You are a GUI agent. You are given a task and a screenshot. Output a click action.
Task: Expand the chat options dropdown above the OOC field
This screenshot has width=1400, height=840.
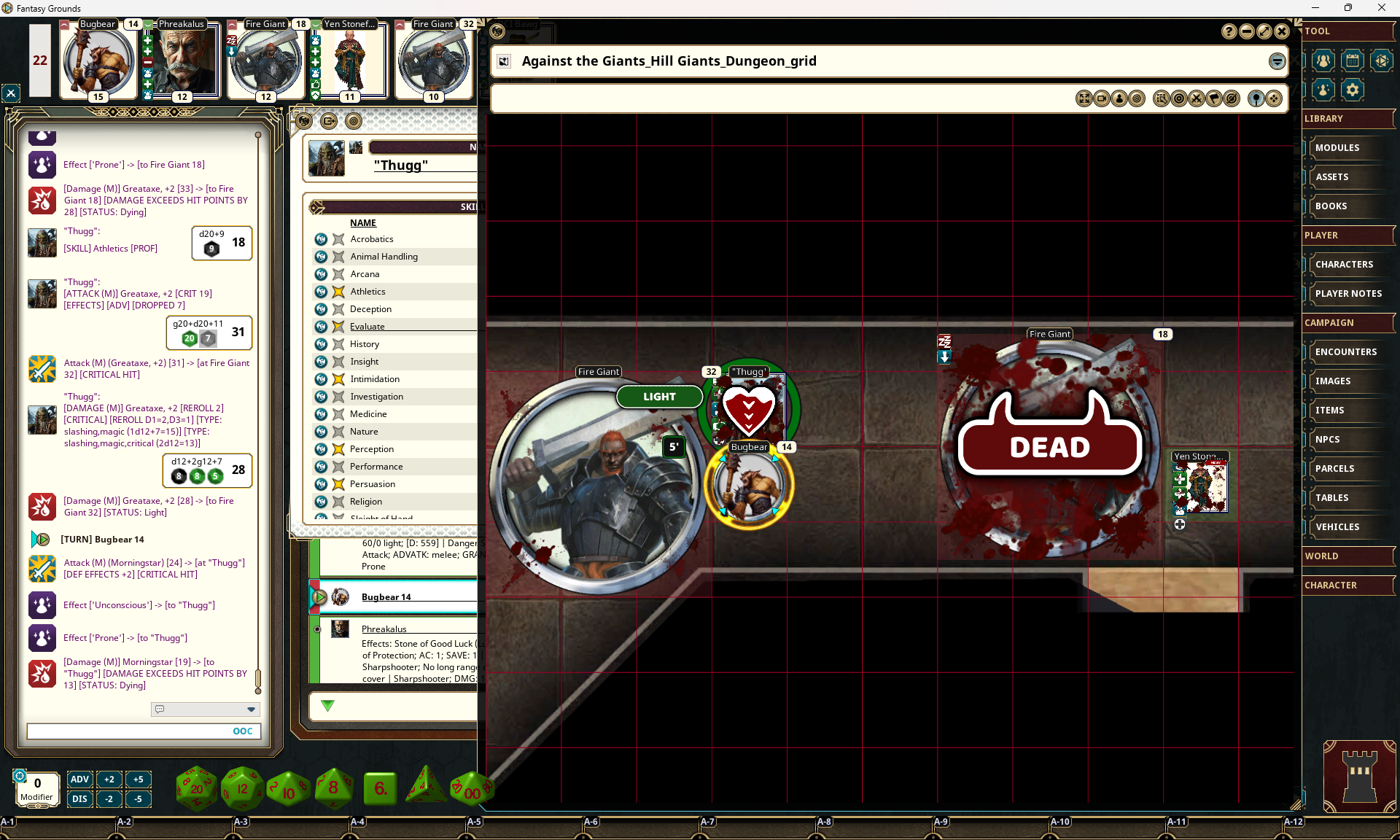click(x=251, y=709)
